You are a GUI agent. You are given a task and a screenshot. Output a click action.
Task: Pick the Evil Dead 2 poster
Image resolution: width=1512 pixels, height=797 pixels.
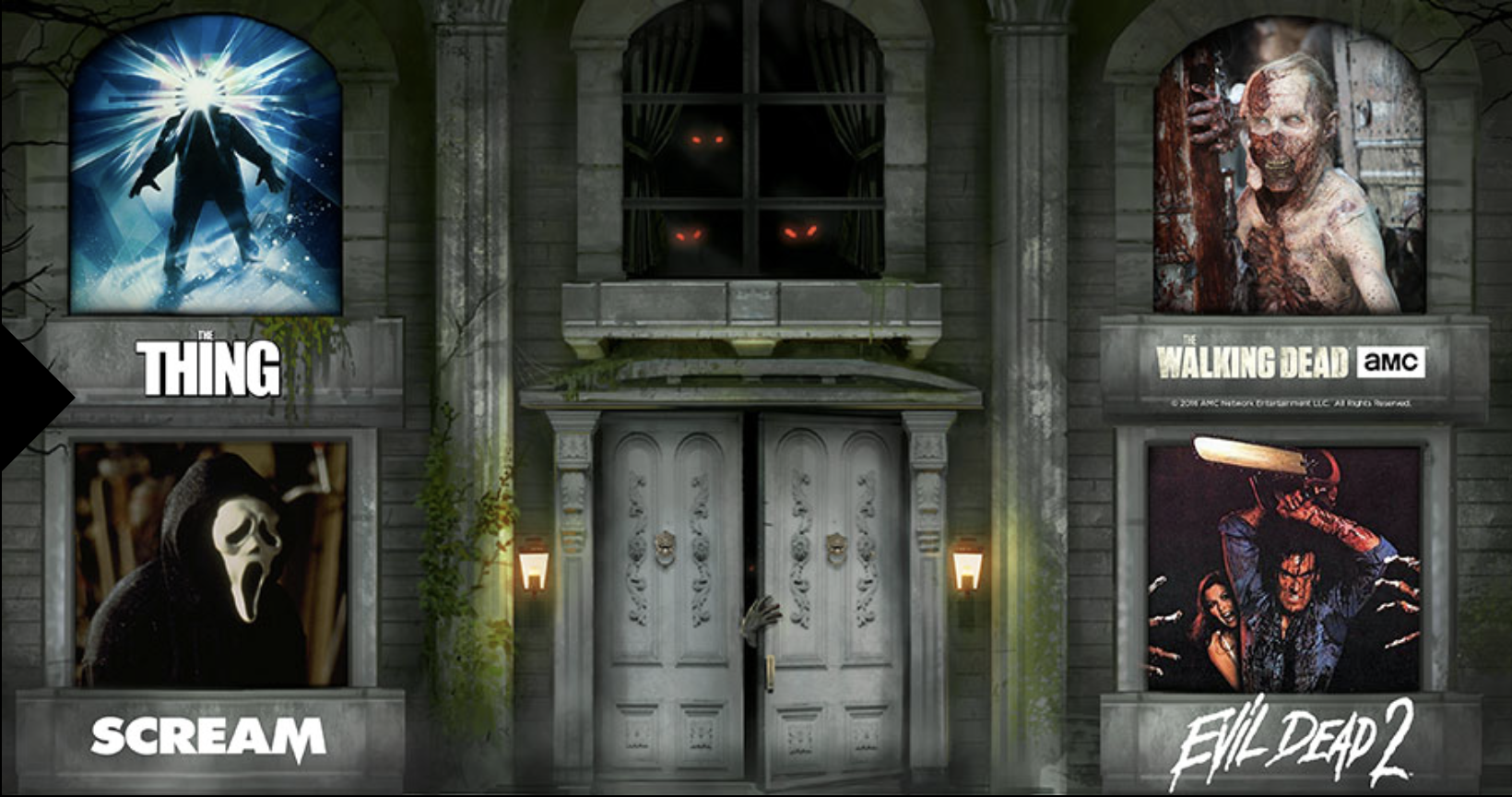[1284, 568]
